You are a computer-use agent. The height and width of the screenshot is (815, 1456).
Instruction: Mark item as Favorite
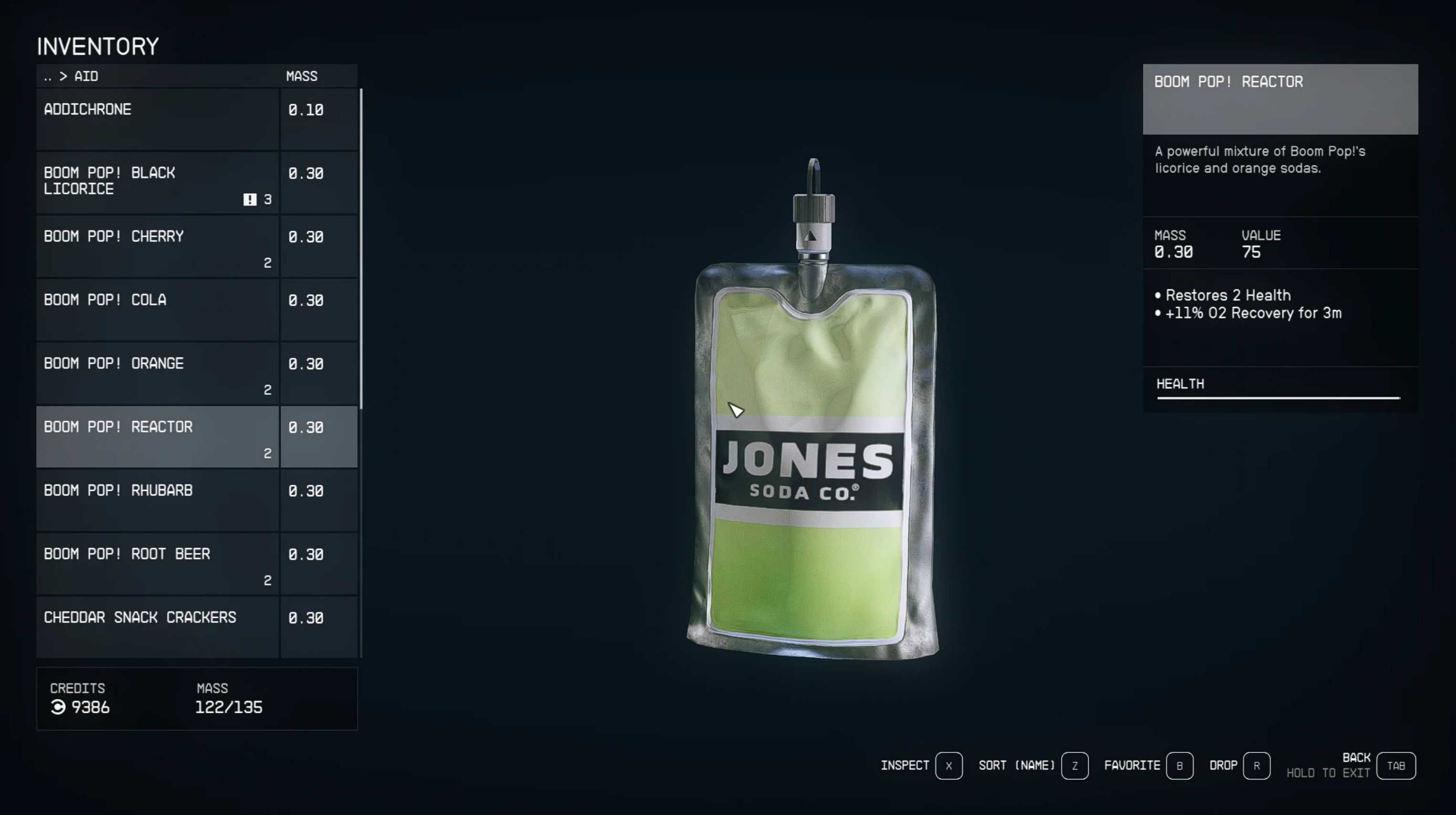1179,766
